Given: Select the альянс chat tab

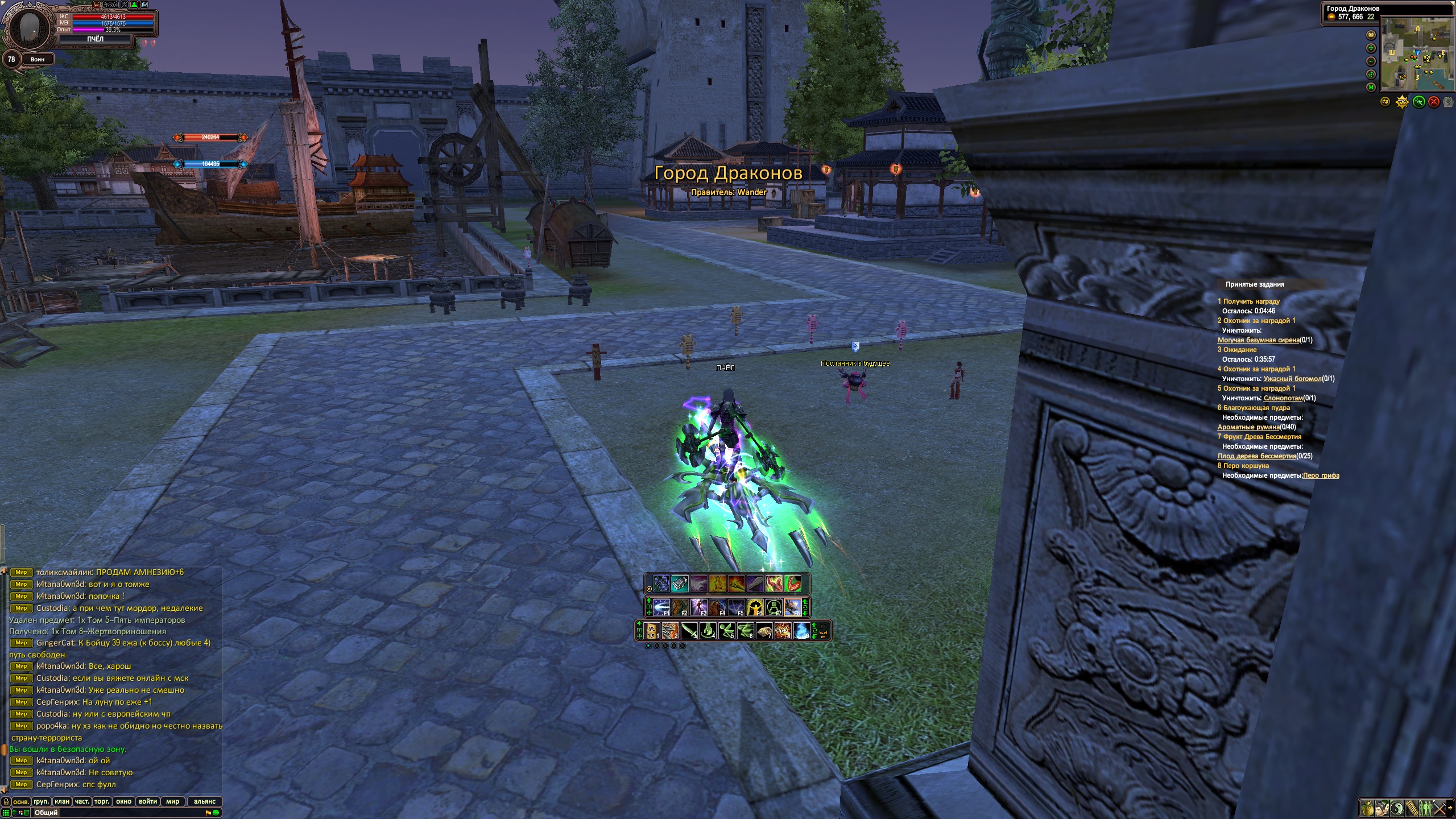Looking at the screenshot, I should tap(205, 801).
